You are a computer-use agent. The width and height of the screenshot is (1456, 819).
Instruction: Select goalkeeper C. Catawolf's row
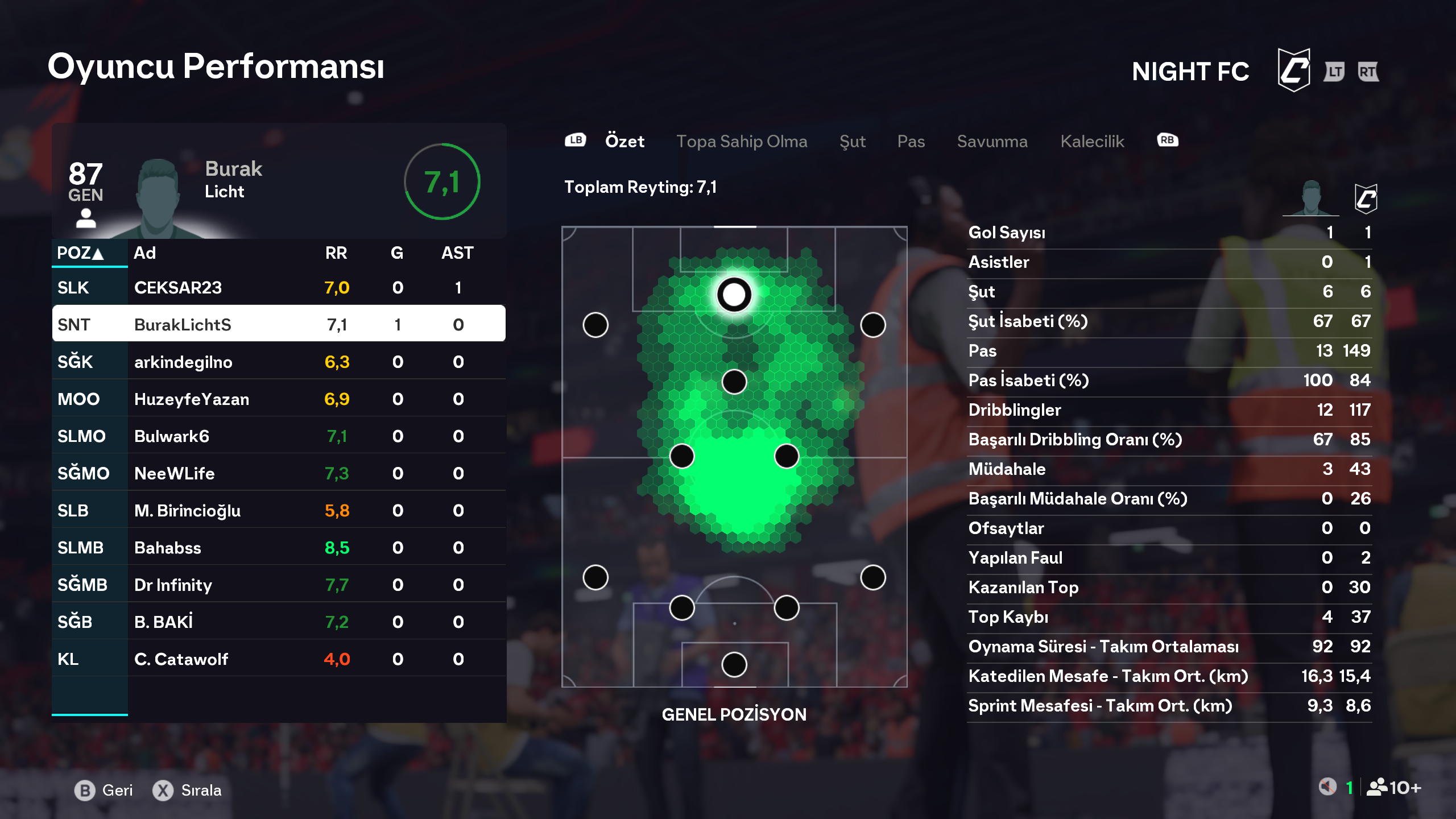279,659
